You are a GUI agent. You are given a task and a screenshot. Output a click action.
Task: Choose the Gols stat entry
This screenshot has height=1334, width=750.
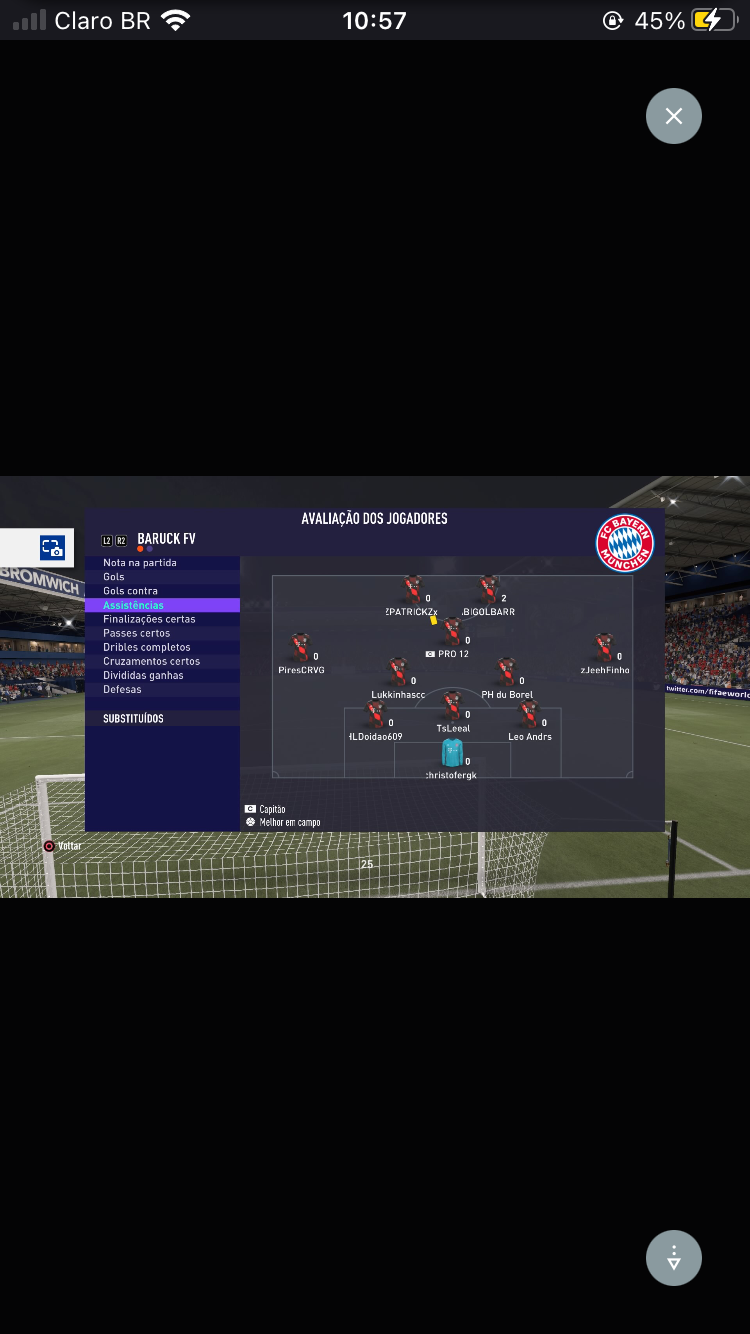pos(114,577)
